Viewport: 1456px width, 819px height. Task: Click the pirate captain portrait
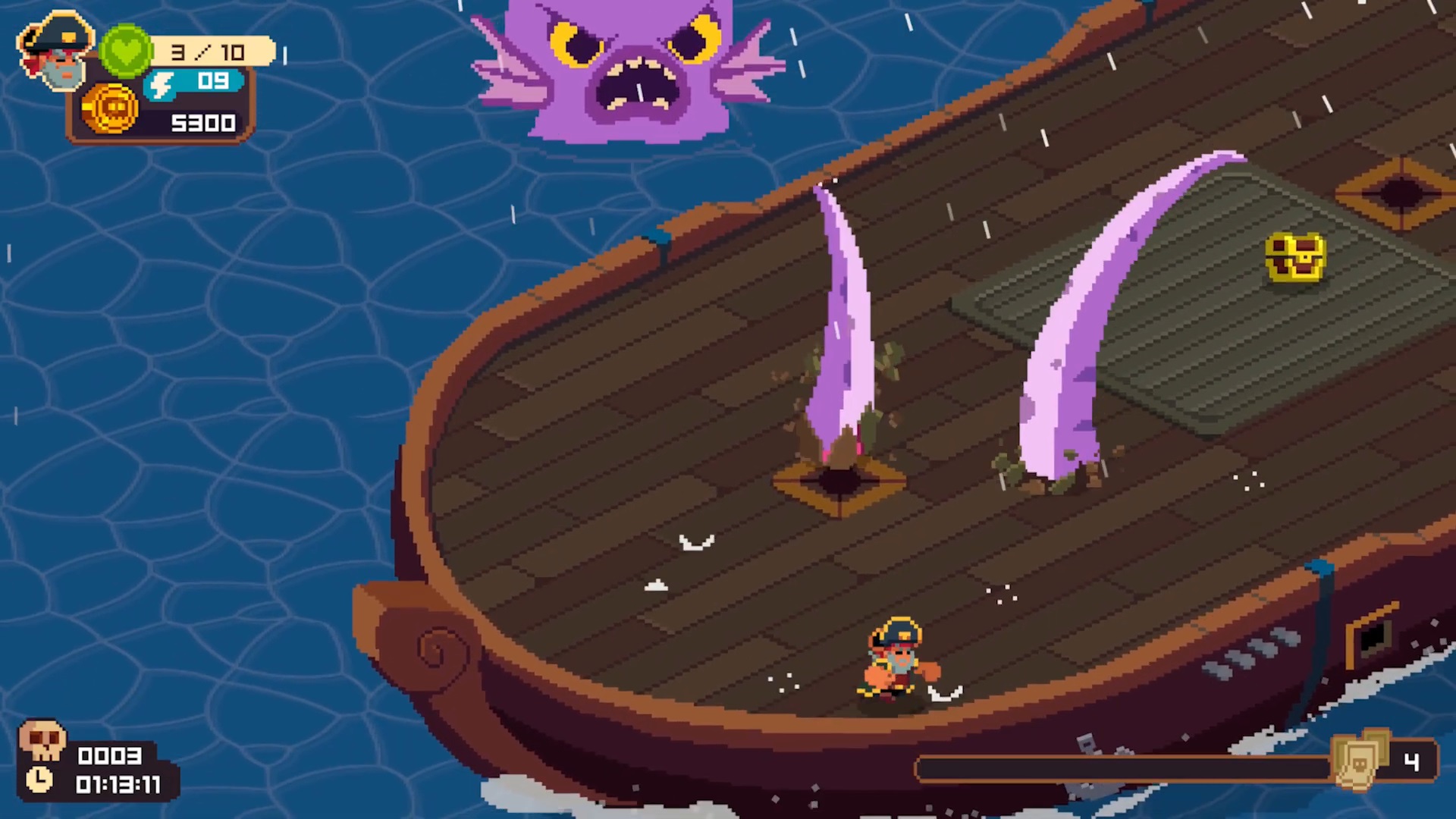(x=55, y=50)
